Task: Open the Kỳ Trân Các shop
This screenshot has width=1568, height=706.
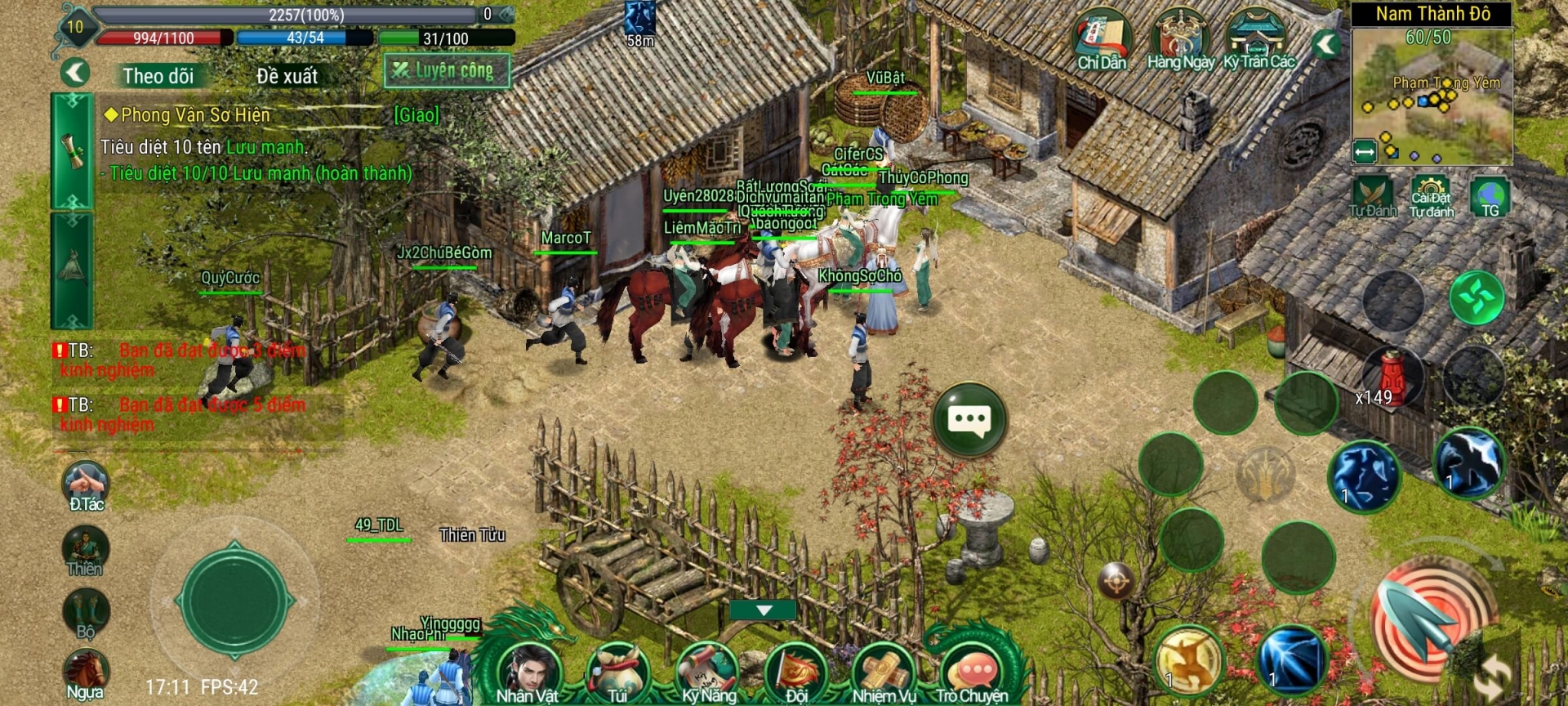Action: coord(1258,41)
